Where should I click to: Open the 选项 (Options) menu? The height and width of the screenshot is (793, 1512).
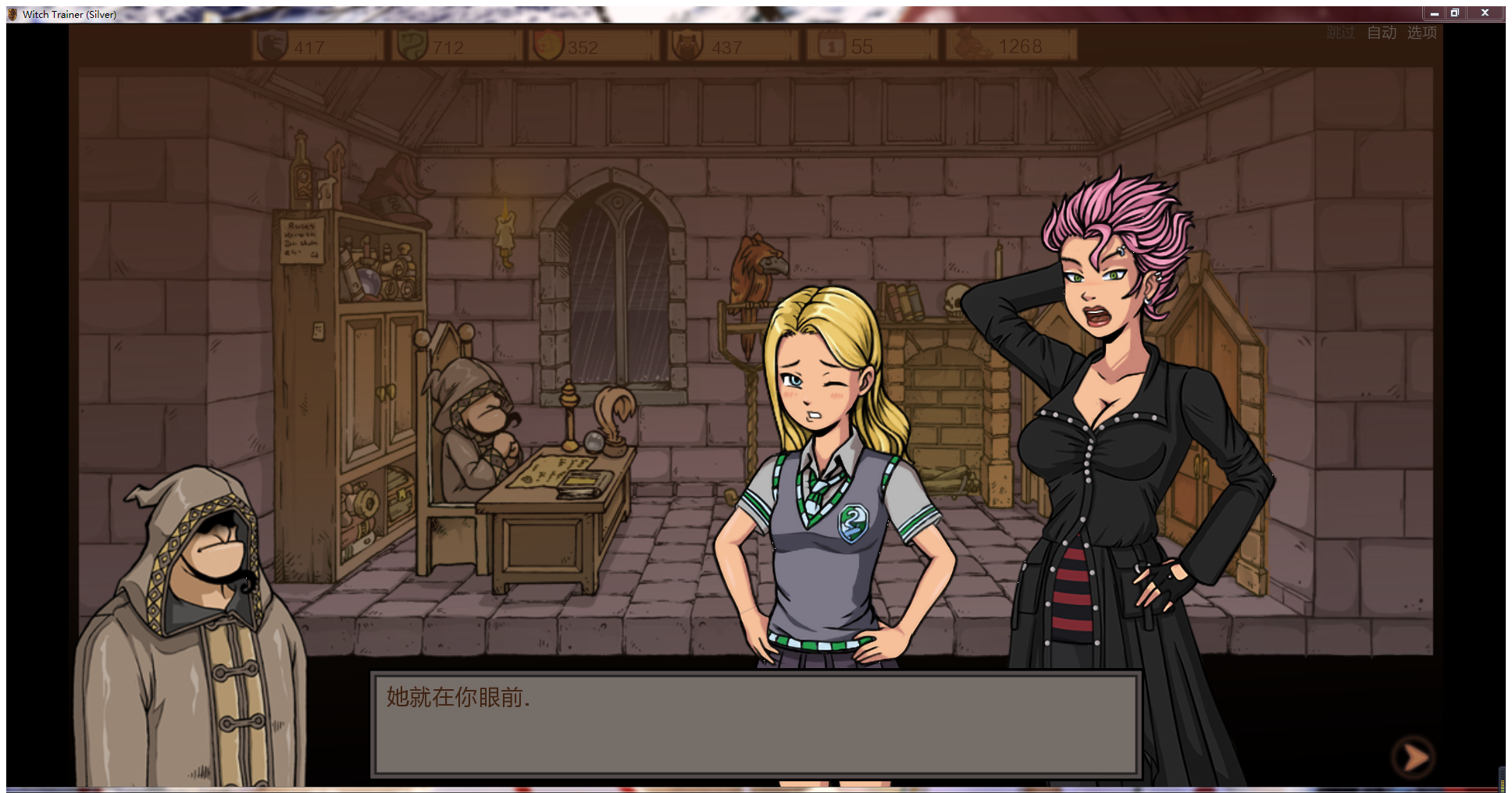click(1421, 33)
